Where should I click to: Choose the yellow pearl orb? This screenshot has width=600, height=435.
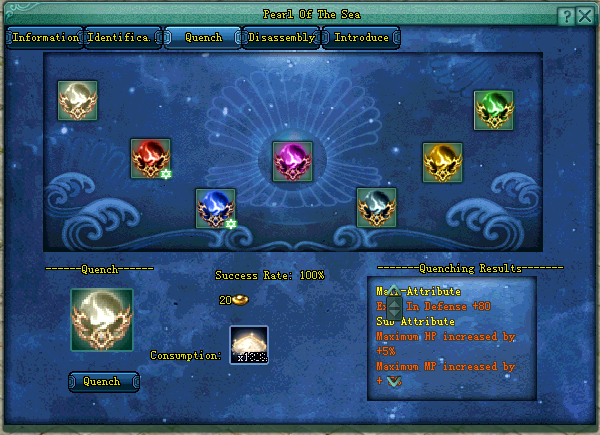pos(442,162)
